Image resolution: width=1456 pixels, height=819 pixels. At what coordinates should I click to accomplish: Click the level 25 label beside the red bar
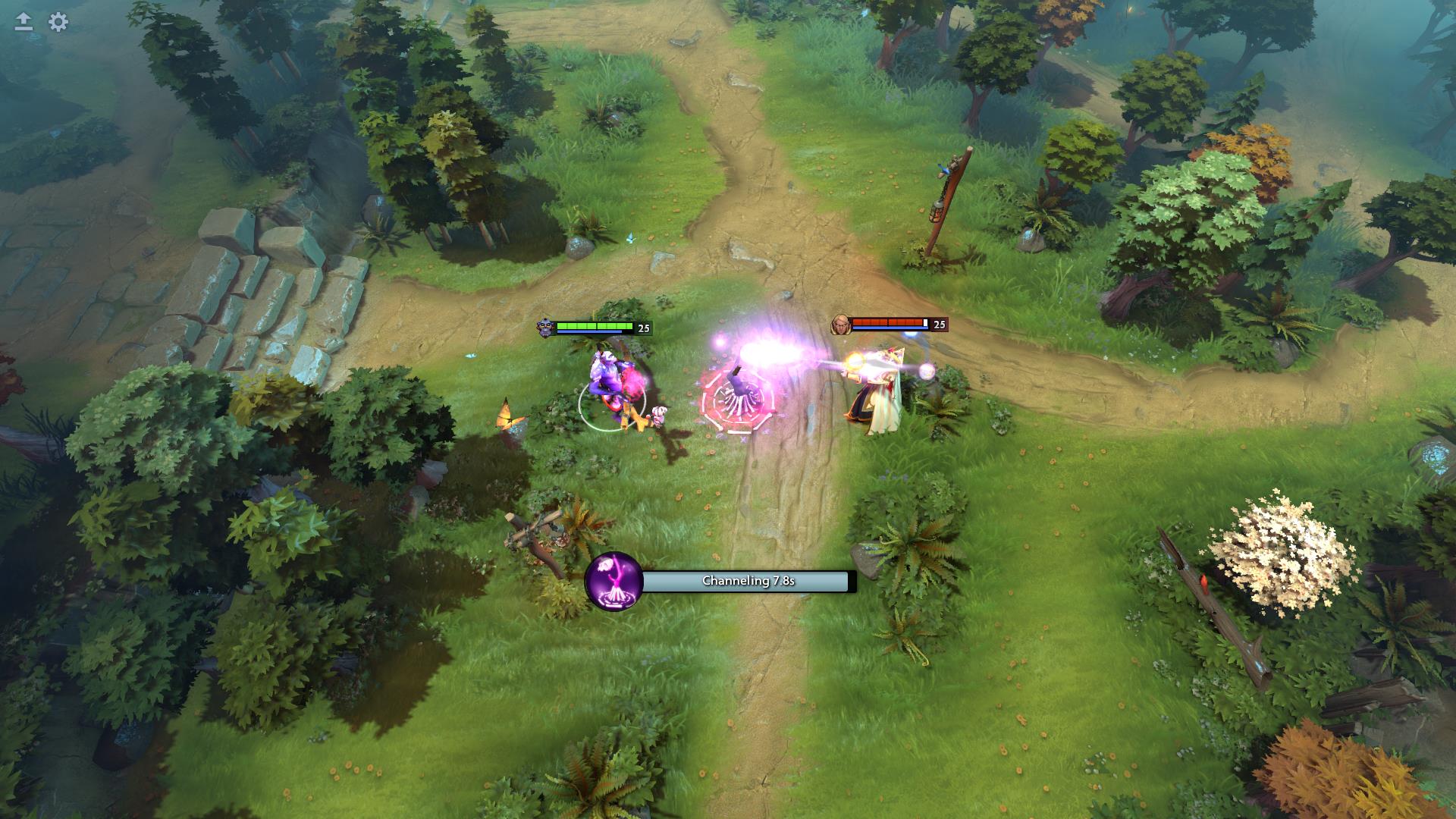[x=939, y=325]
